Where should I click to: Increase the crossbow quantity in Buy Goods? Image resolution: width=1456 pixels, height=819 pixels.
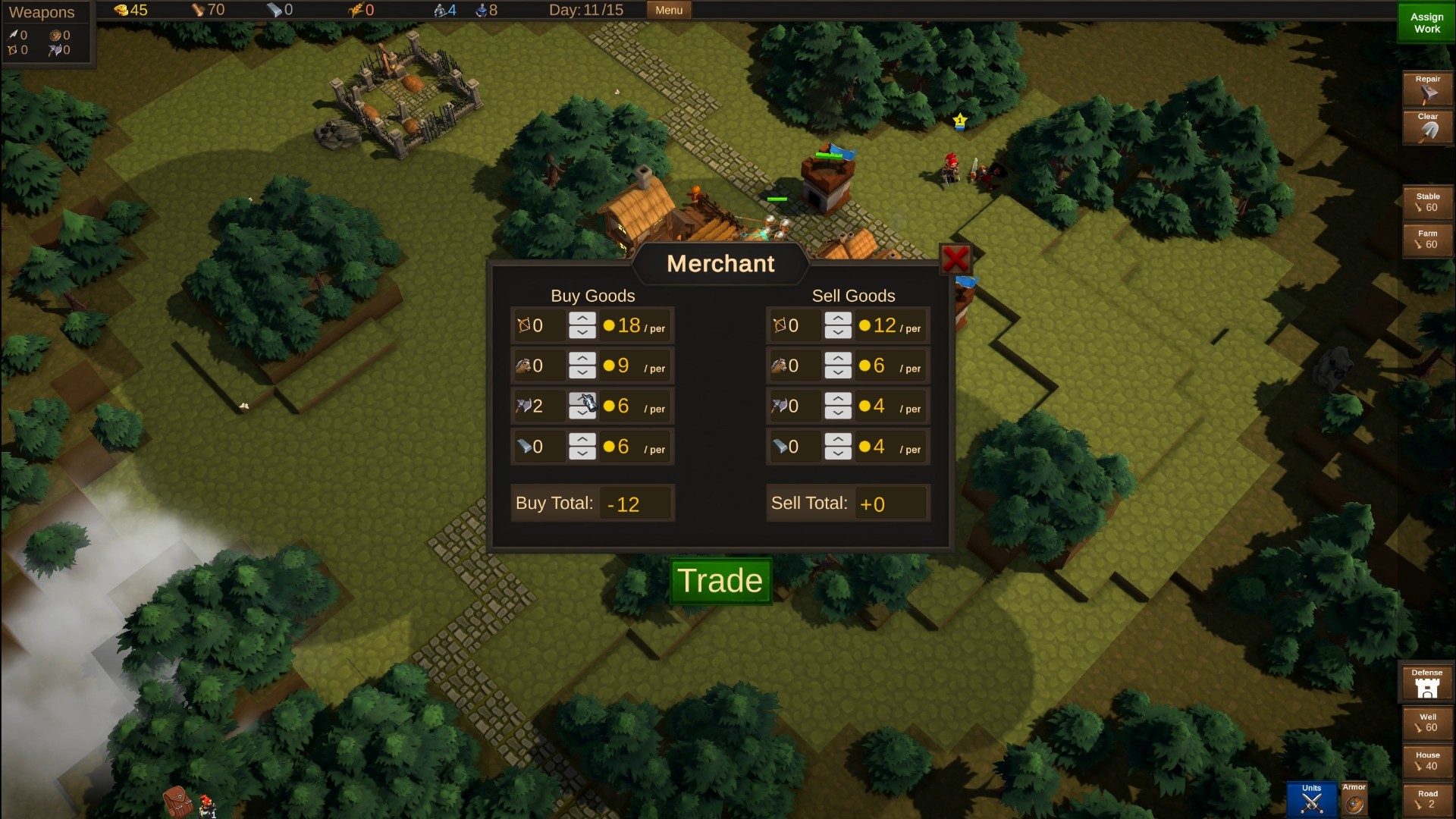(582, 319)
